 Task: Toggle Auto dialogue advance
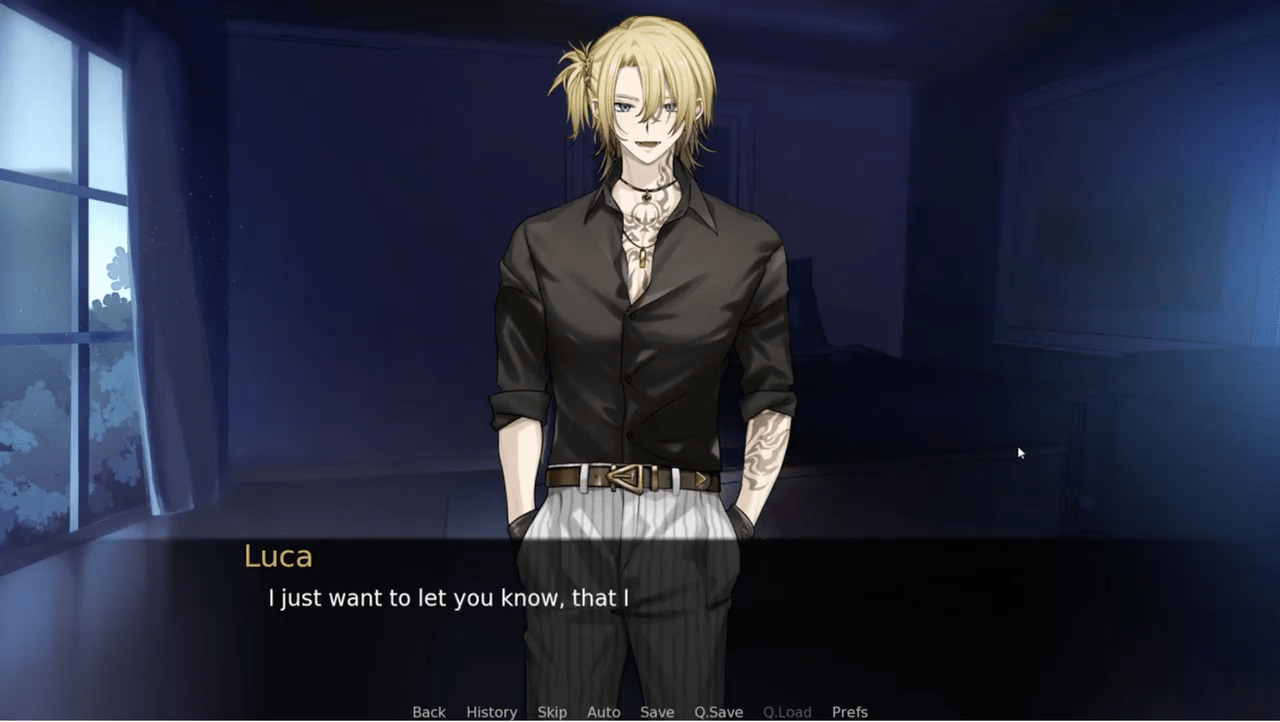(x=604, y=712)
